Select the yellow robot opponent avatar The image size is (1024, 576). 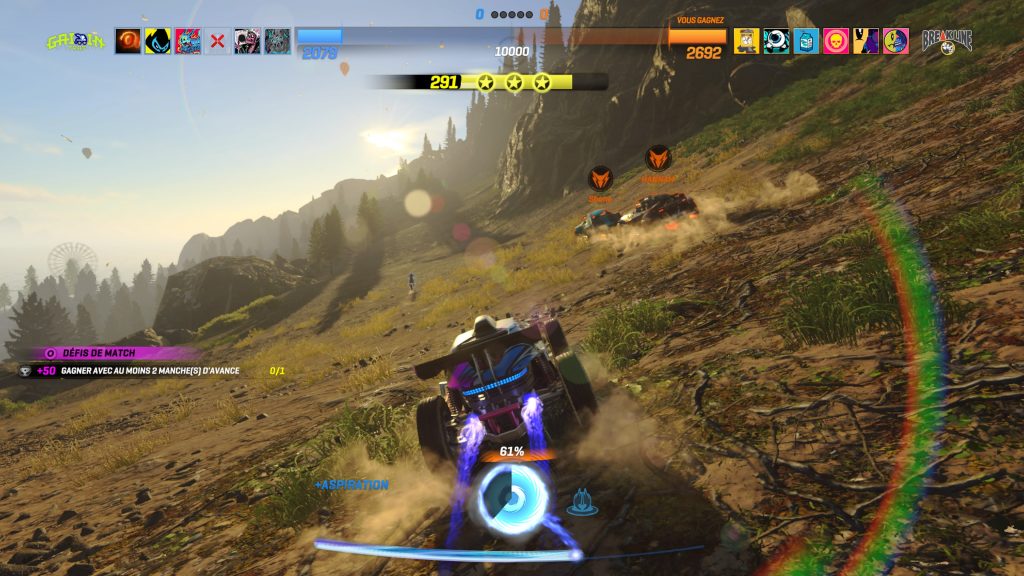pos(746,41)
